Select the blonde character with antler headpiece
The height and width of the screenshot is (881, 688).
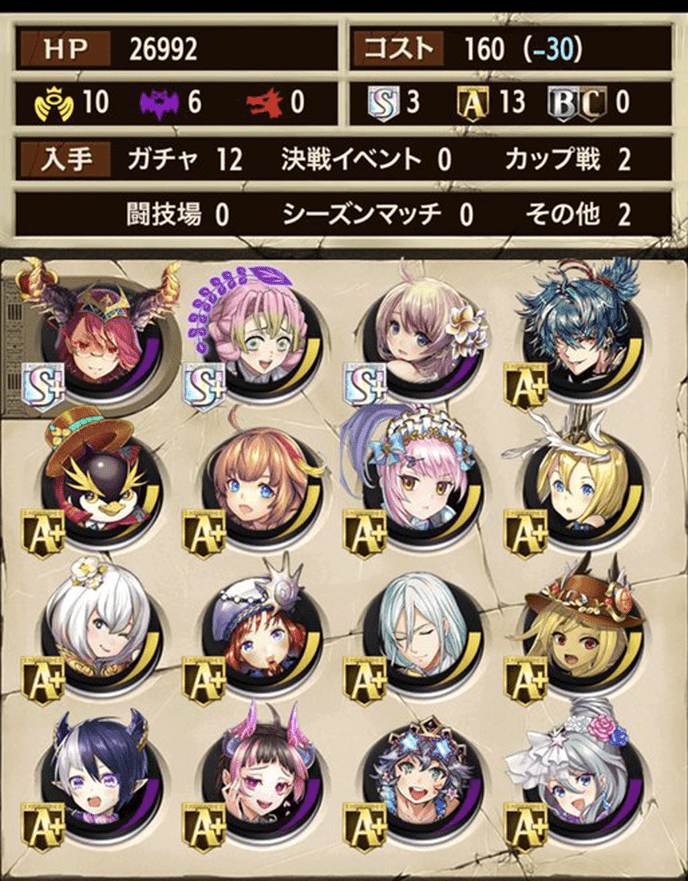575,482
